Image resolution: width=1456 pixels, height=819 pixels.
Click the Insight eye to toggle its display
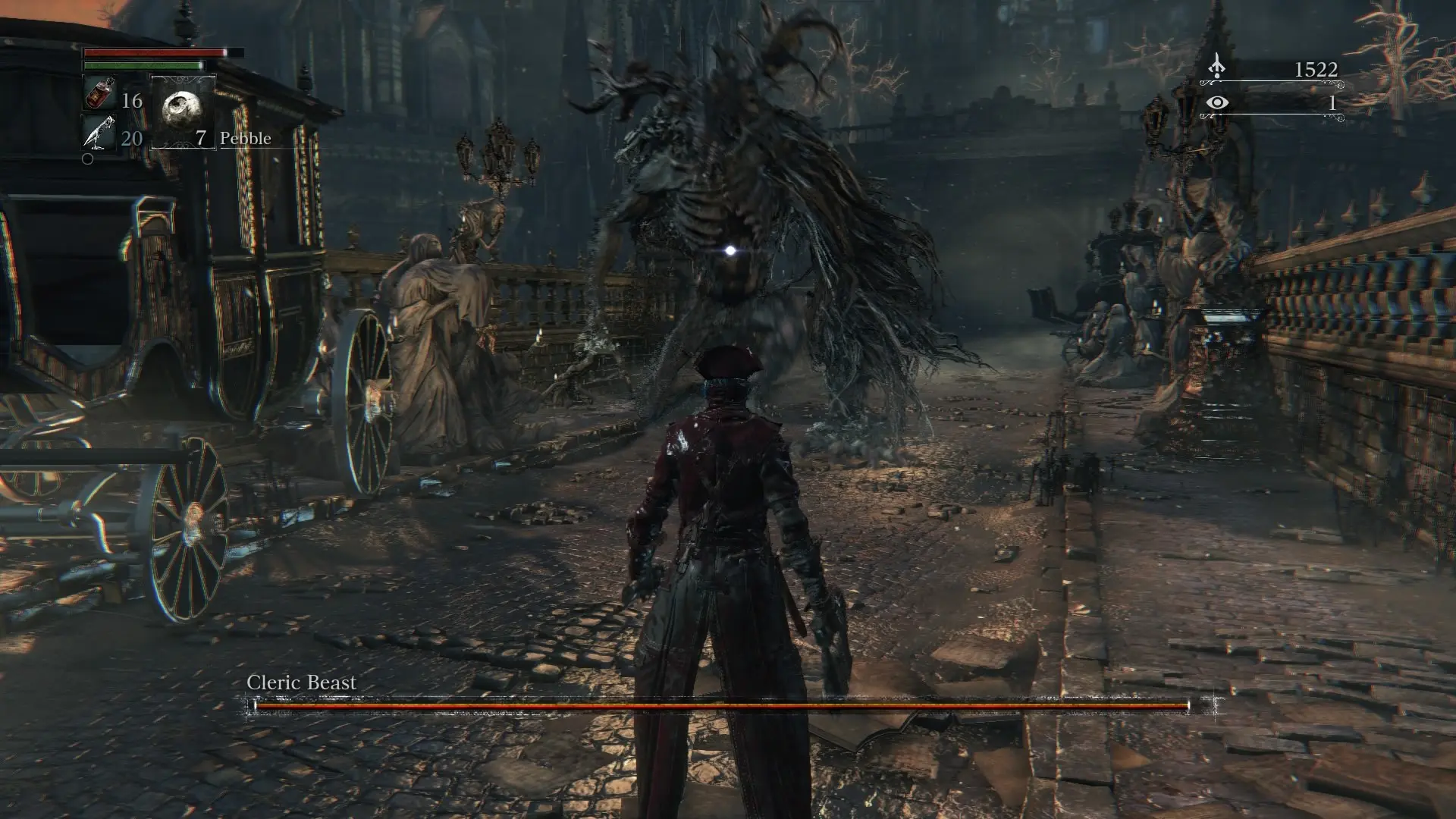(1217, 103)
